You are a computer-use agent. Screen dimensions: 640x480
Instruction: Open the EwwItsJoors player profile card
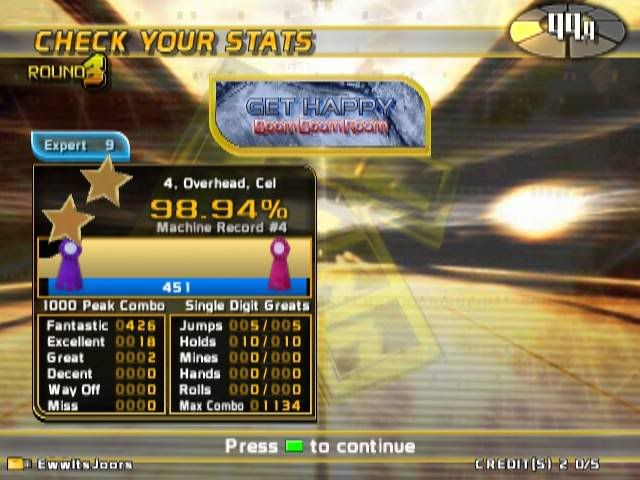pyautogui.click(x=70, y=464)
